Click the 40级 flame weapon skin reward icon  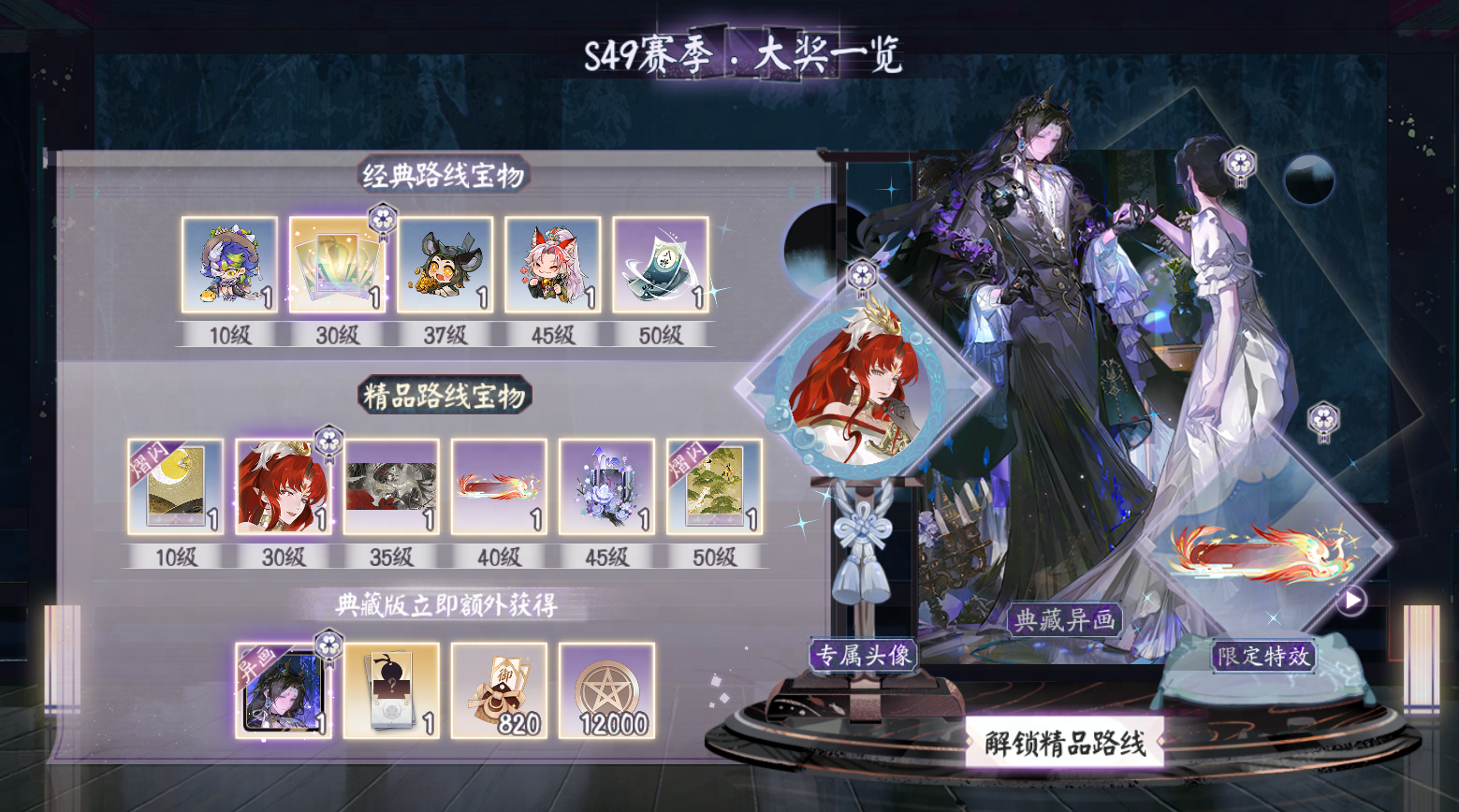click(x=499, y=485)
